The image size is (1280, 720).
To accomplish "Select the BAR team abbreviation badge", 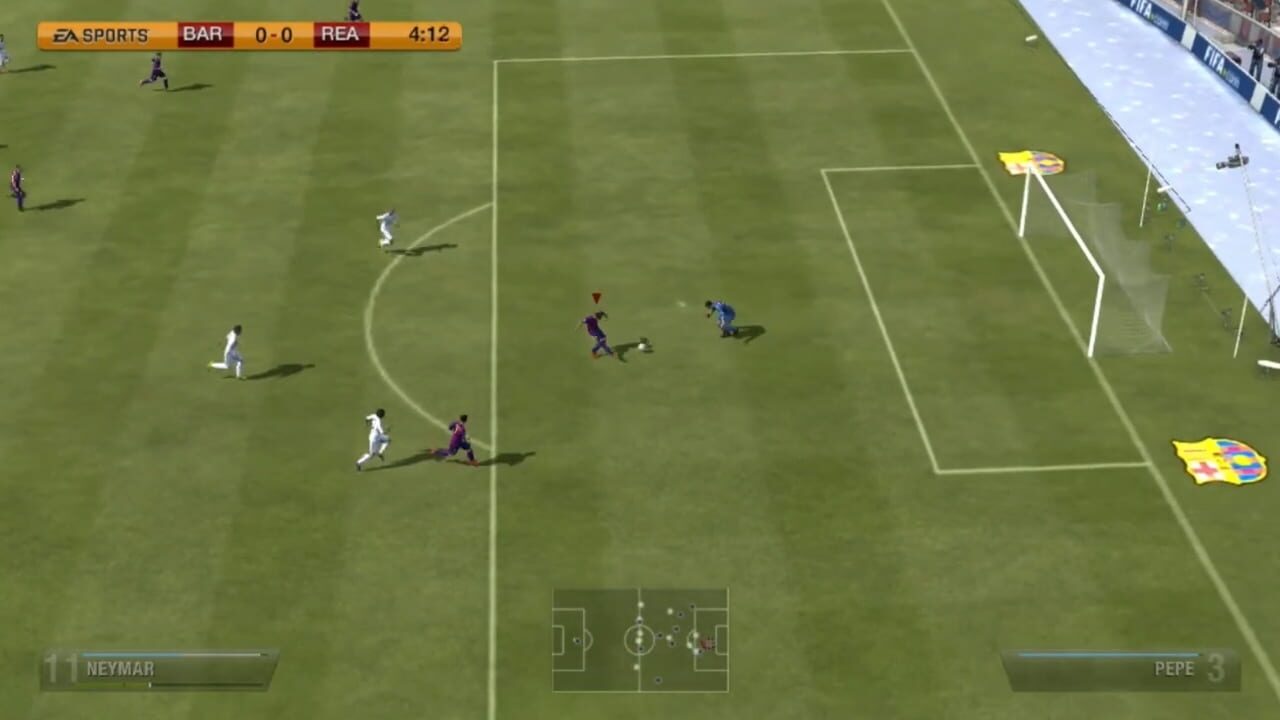I will (203, 33).
